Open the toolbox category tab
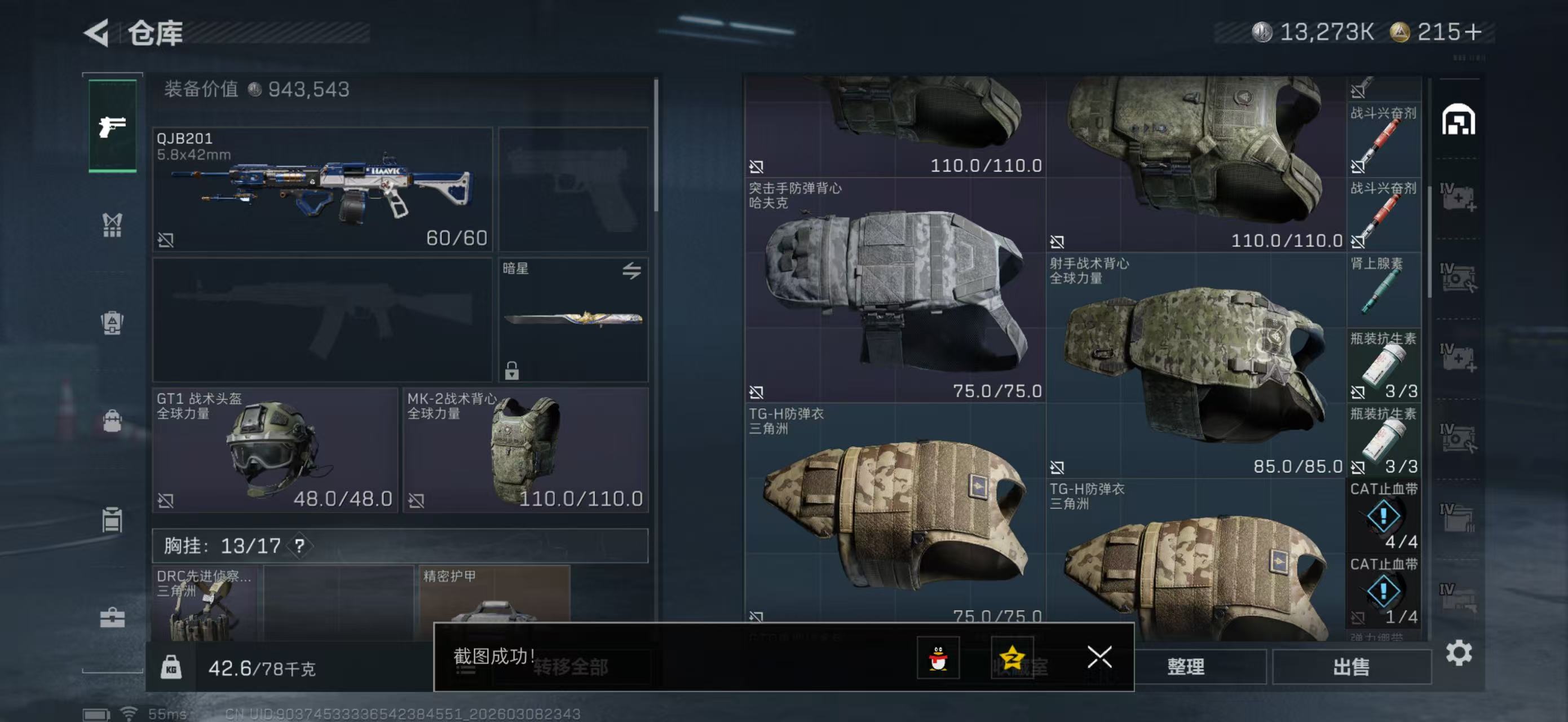Image resolution: width=1568 pixels, height=722 pixels. (x=113, y=618)
